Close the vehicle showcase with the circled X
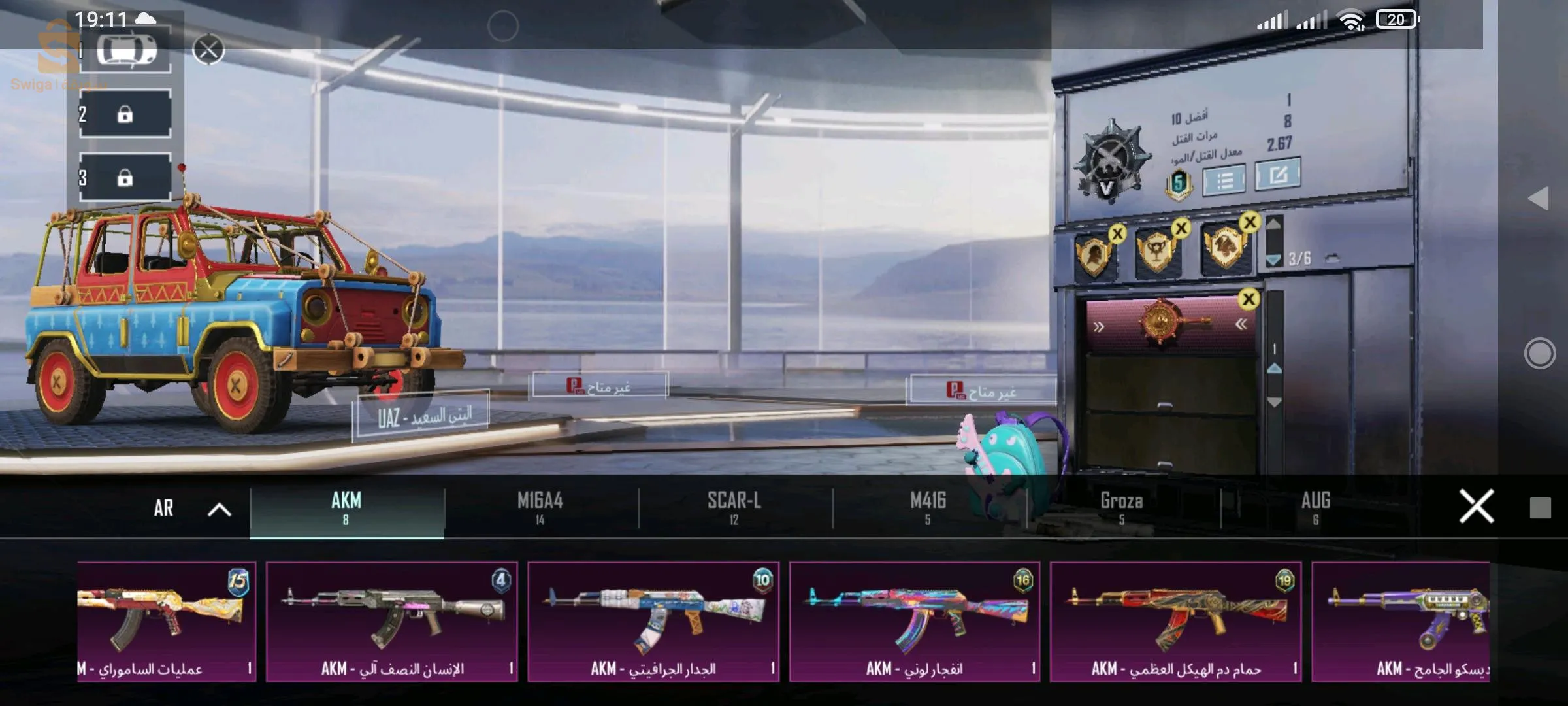 pyautogui.click(x=209, y=50)
